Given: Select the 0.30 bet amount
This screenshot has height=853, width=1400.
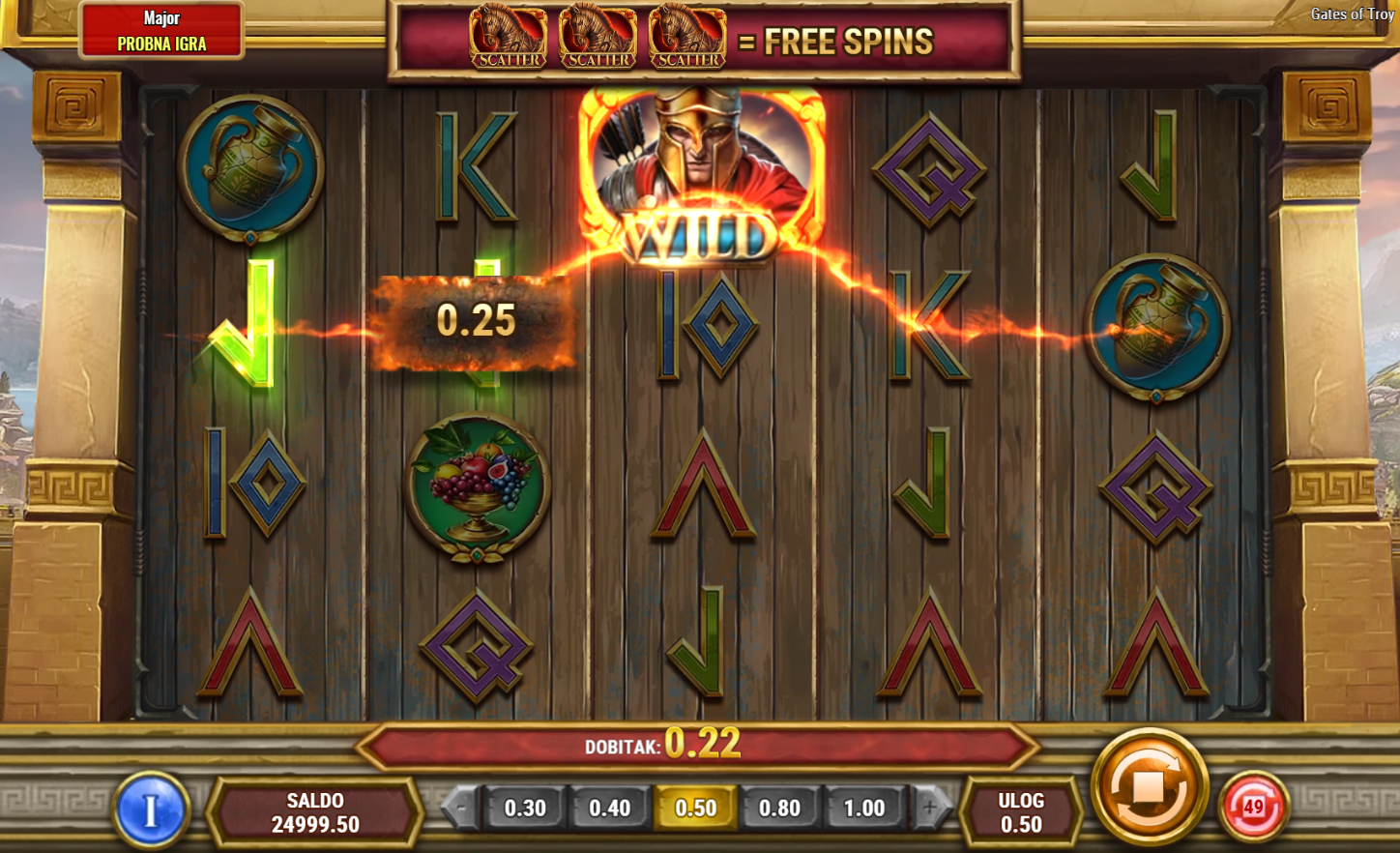Looking at the screenshot, I should (525, 808).
